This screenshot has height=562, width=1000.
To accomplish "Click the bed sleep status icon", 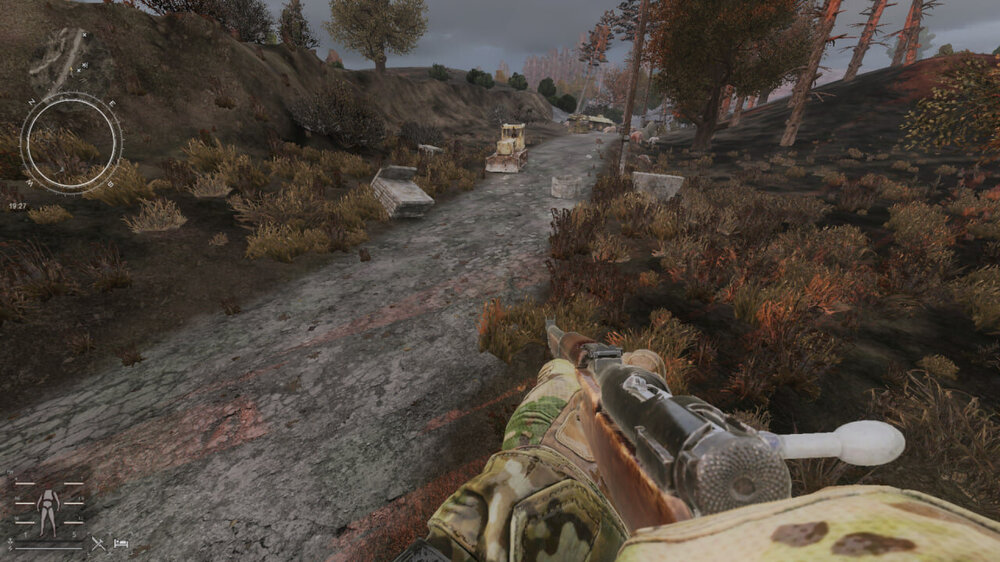I will click(121, 544).
